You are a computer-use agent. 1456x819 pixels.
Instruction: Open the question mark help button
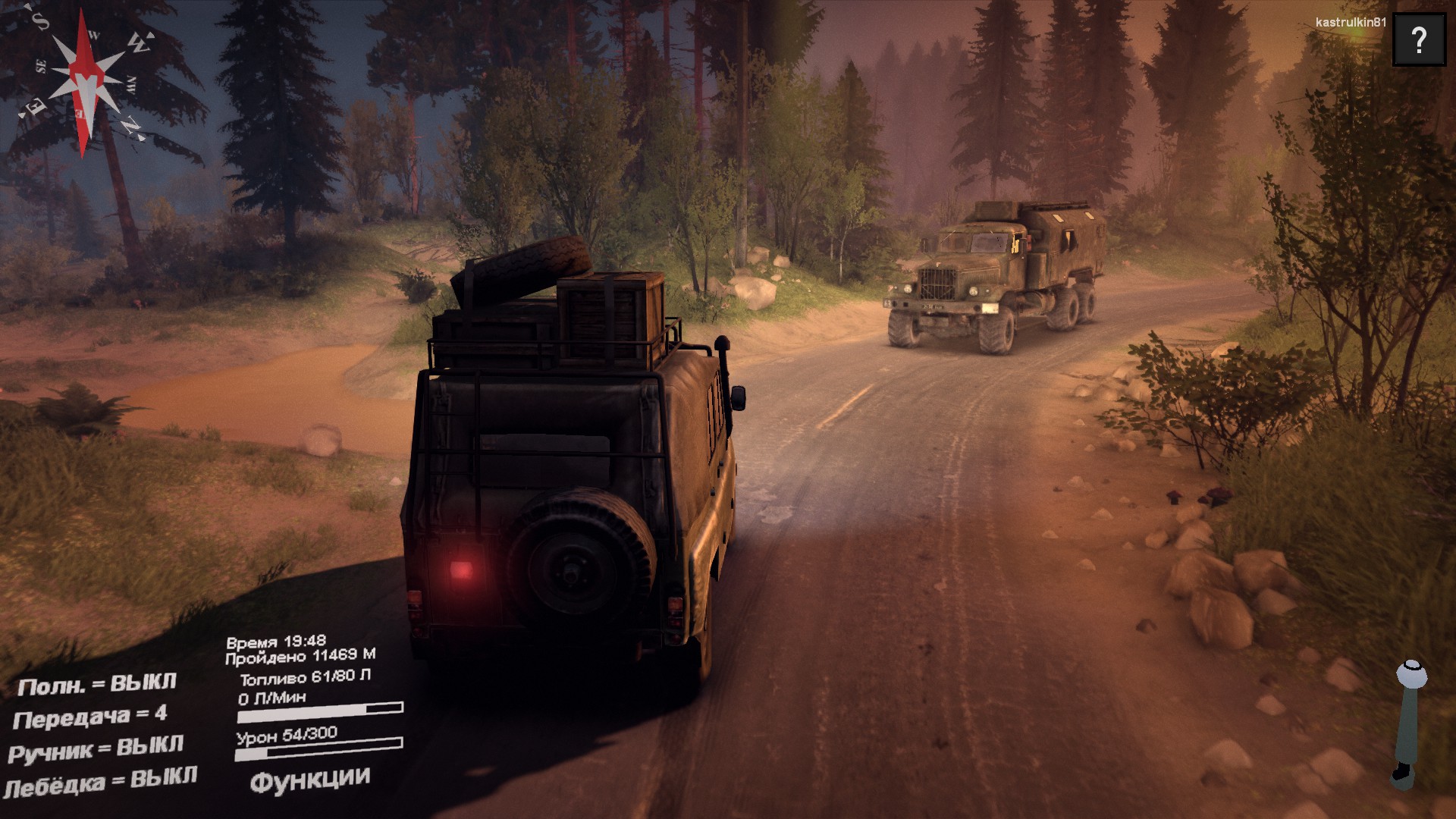point(1419,39)
